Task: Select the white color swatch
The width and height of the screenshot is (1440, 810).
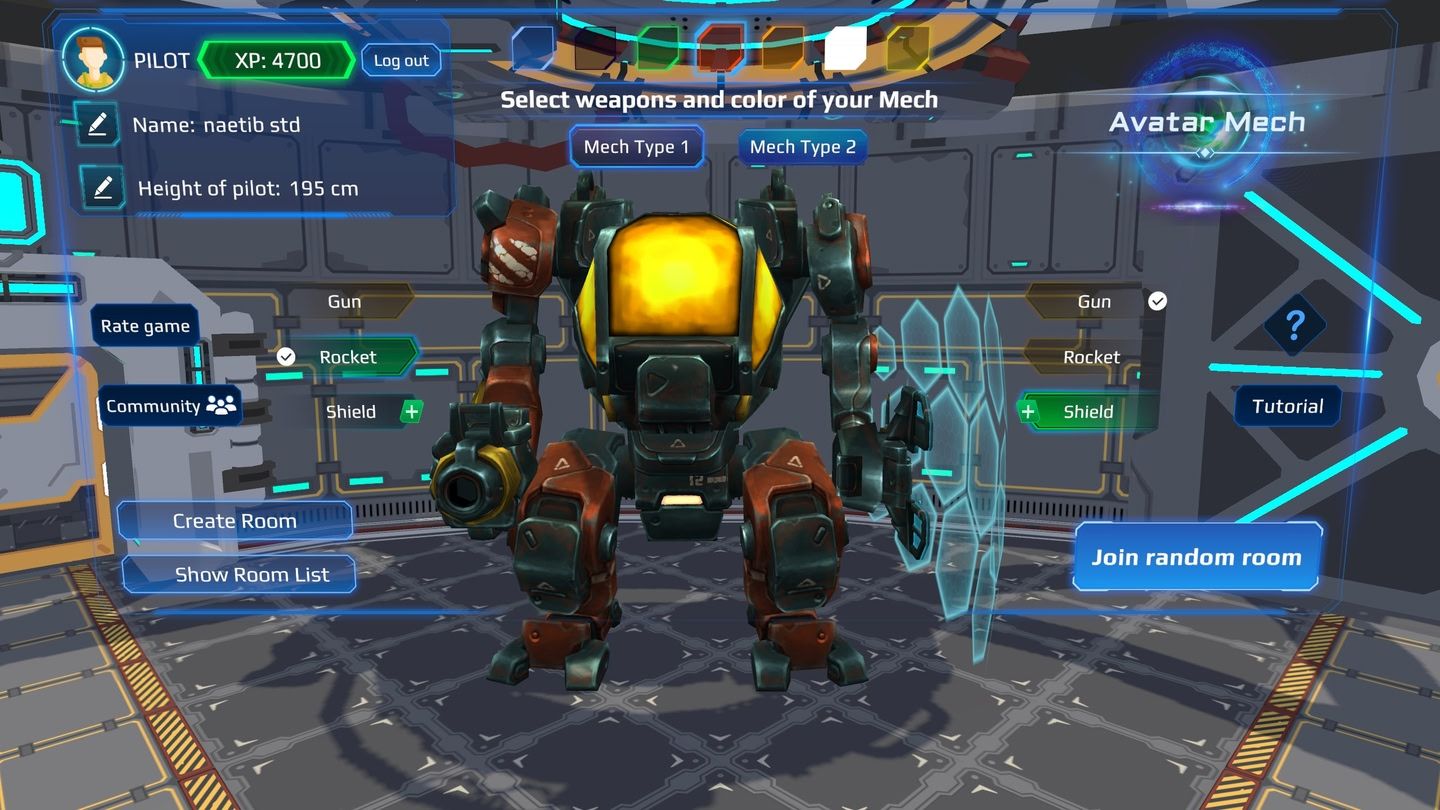Action: (846, 48)
